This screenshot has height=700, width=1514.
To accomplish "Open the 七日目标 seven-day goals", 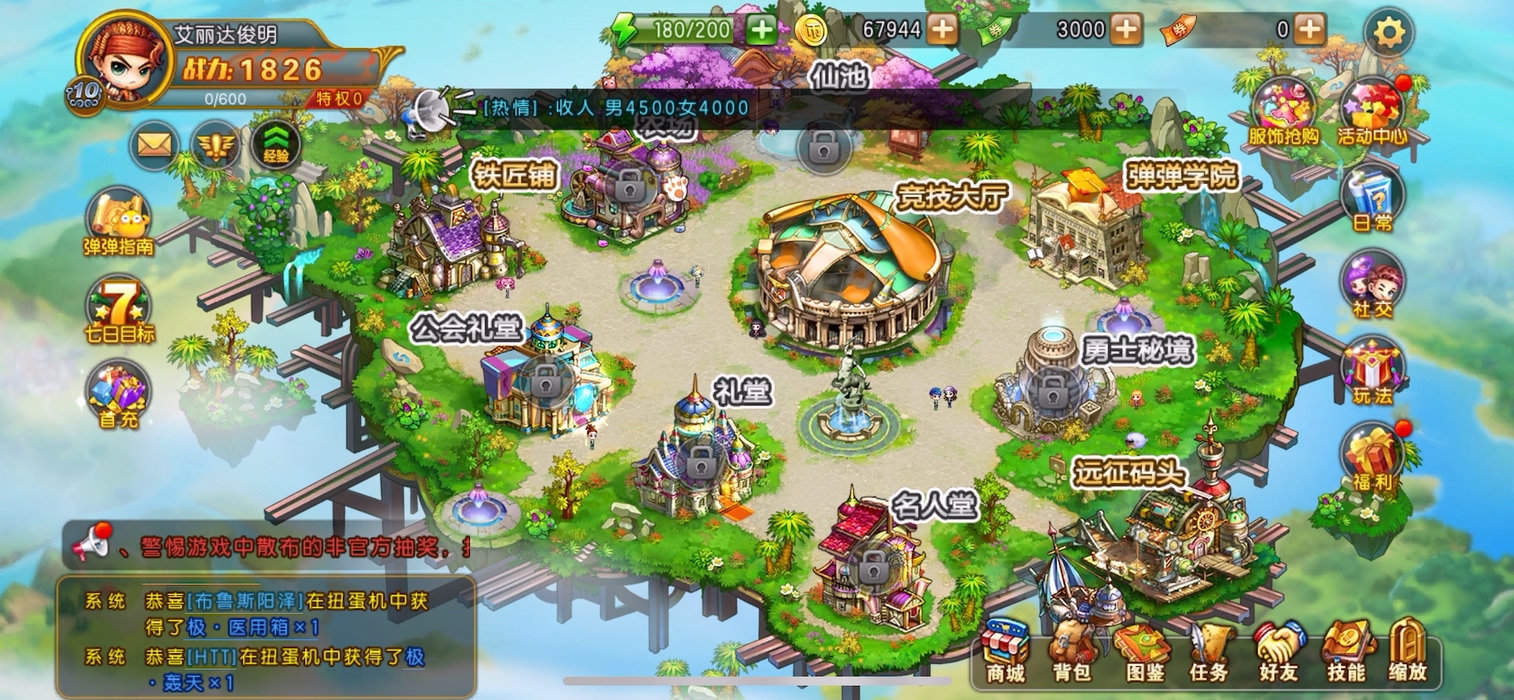I will [119, 308].
